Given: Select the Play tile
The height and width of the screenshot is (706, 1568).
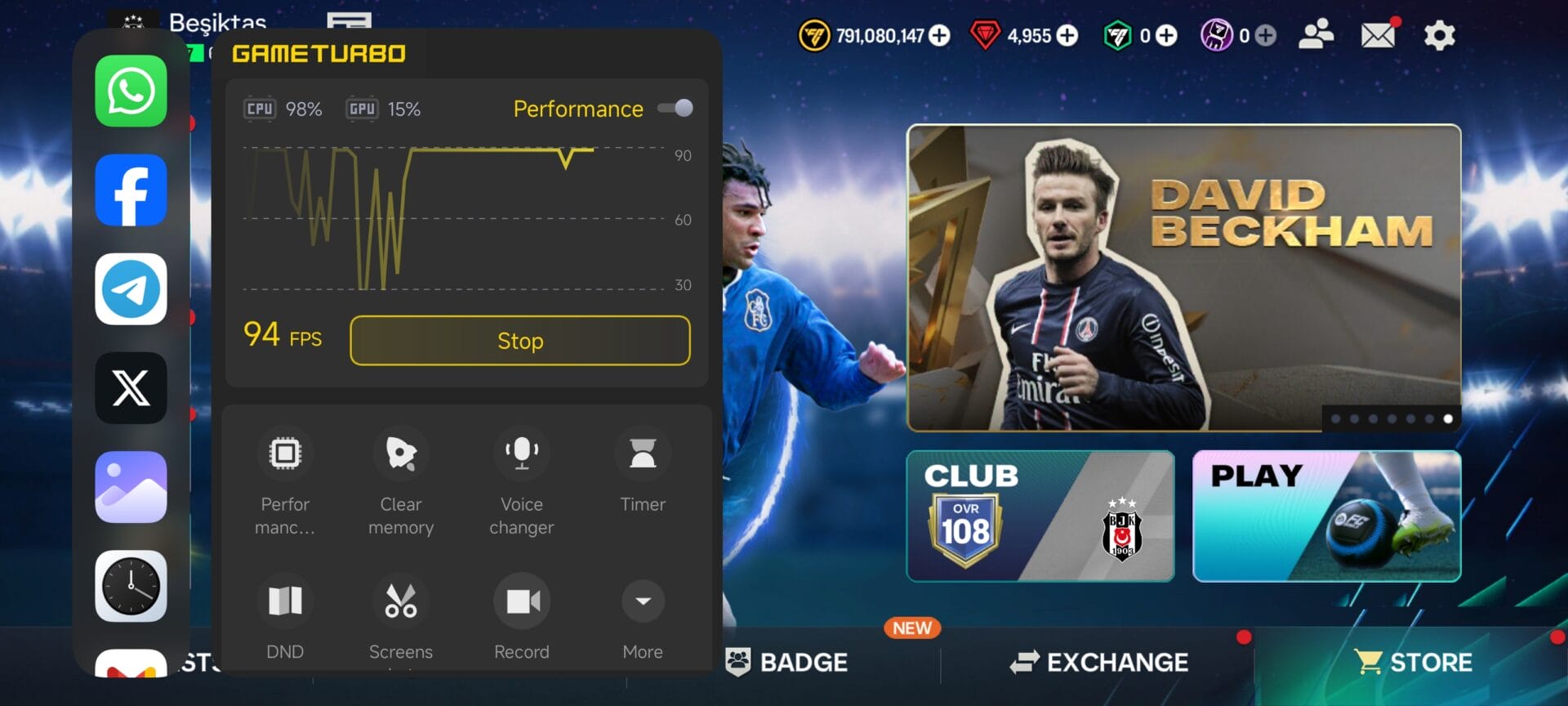Looking at the screenshot, I should pos(1326,516).
